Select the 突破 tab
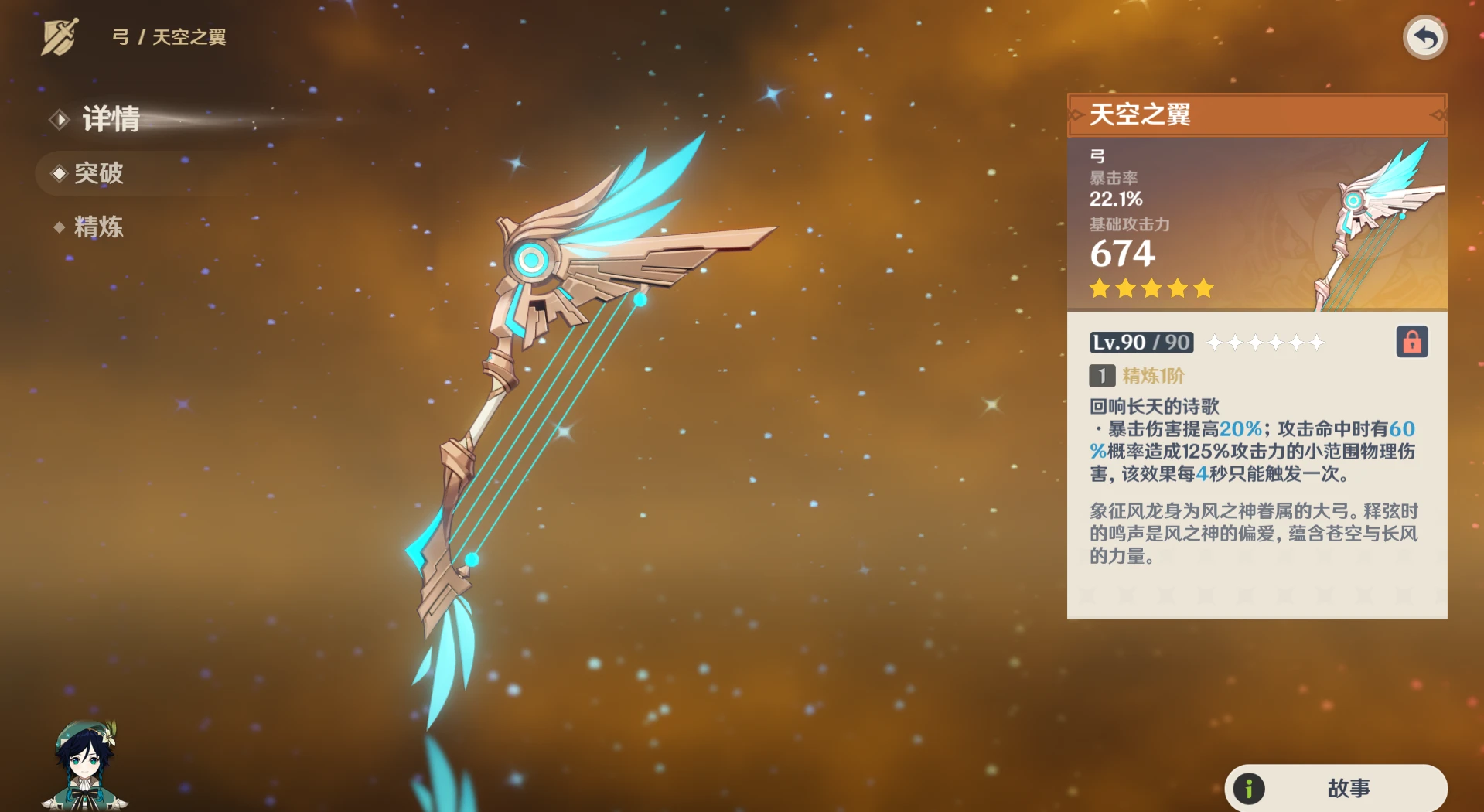This screenshot has height=812, width=1484. [101, 174]
